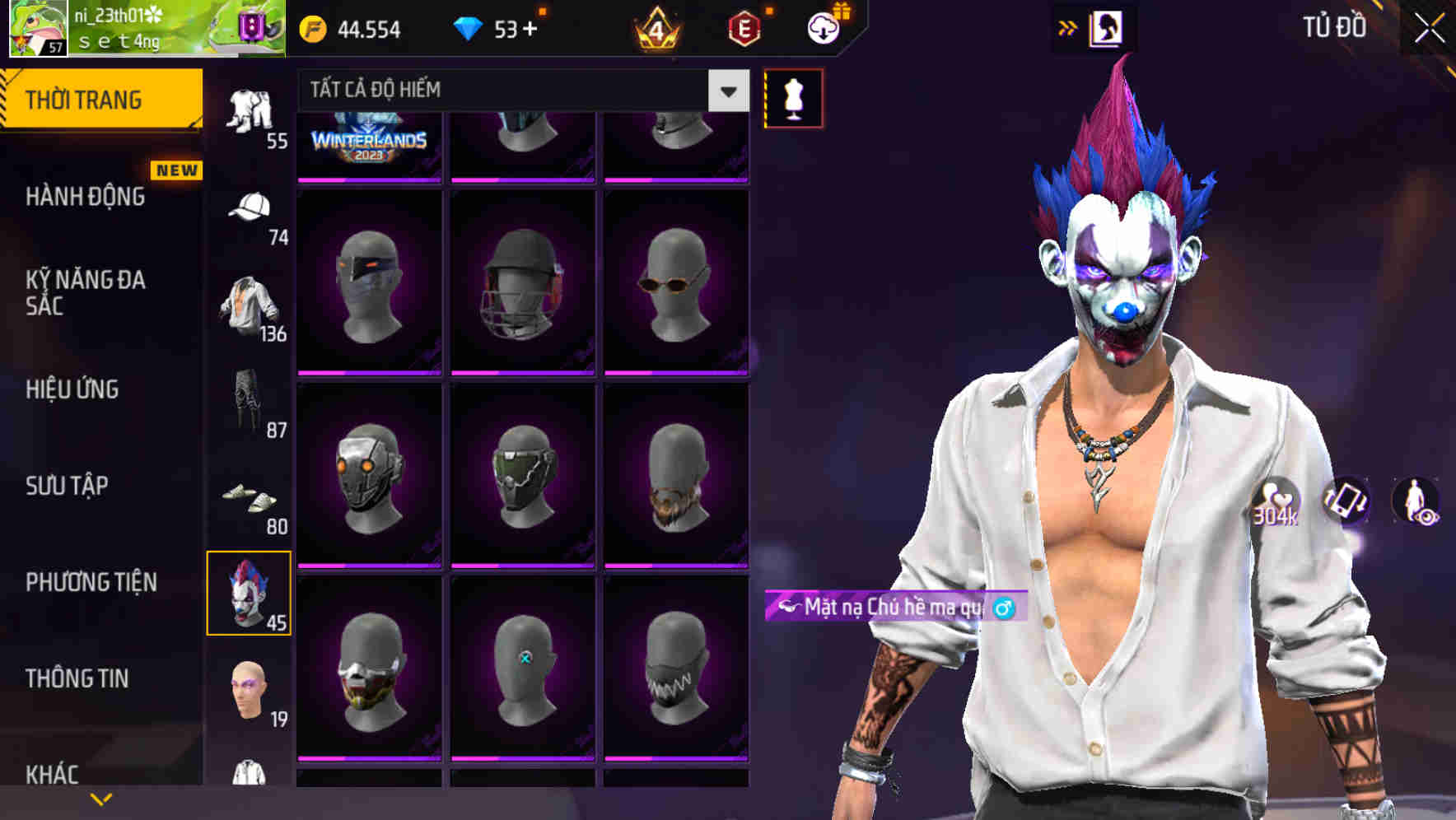Viewport: 1456px width, 820px height.
Task: Tap the blue diamond currency icon
Action: pyautogui.click(x=469, y=27)
